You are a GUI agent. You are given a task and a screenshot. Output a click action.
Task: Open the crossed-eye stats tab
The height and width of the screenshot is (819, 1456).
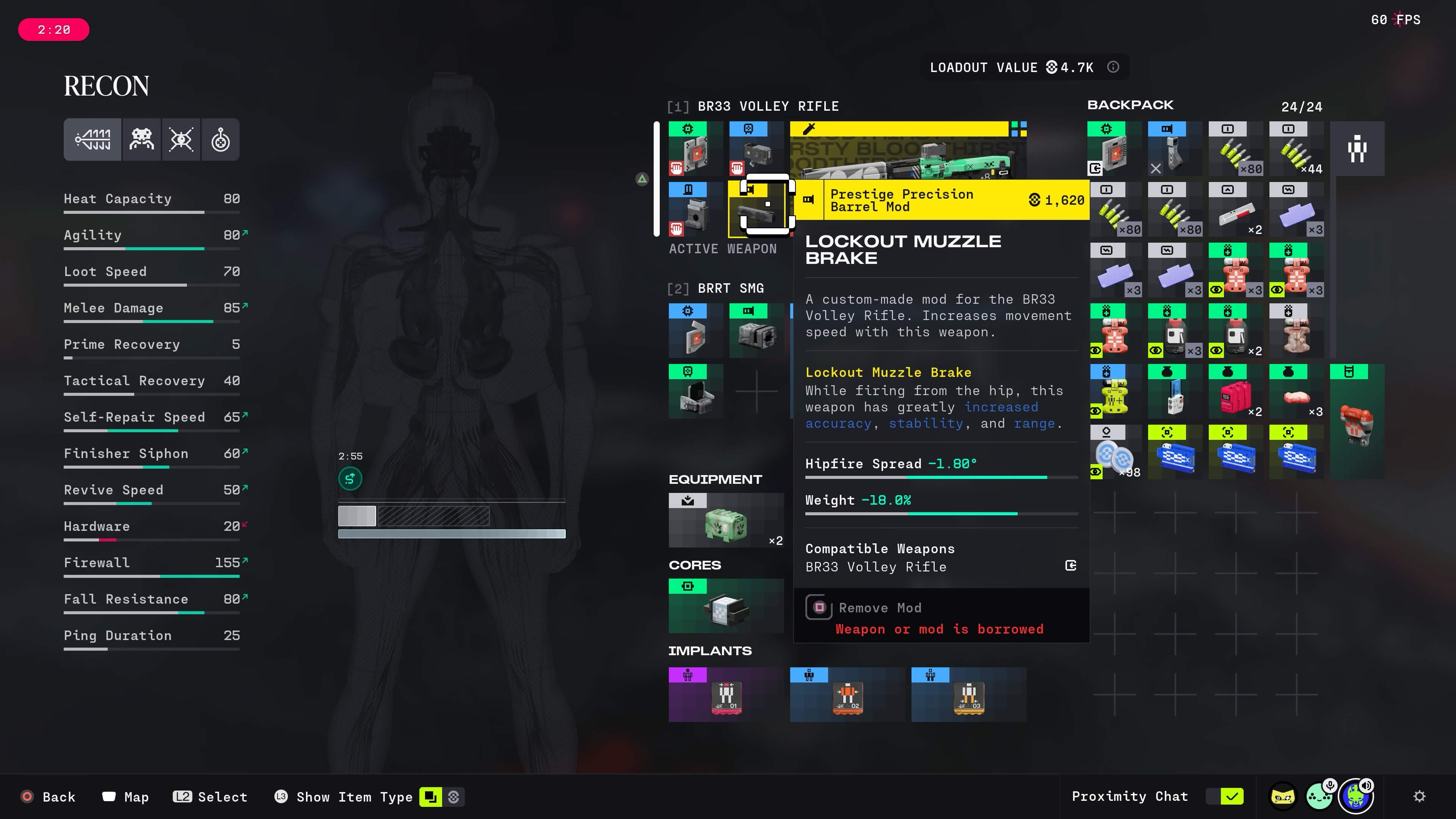coord(182,140)
